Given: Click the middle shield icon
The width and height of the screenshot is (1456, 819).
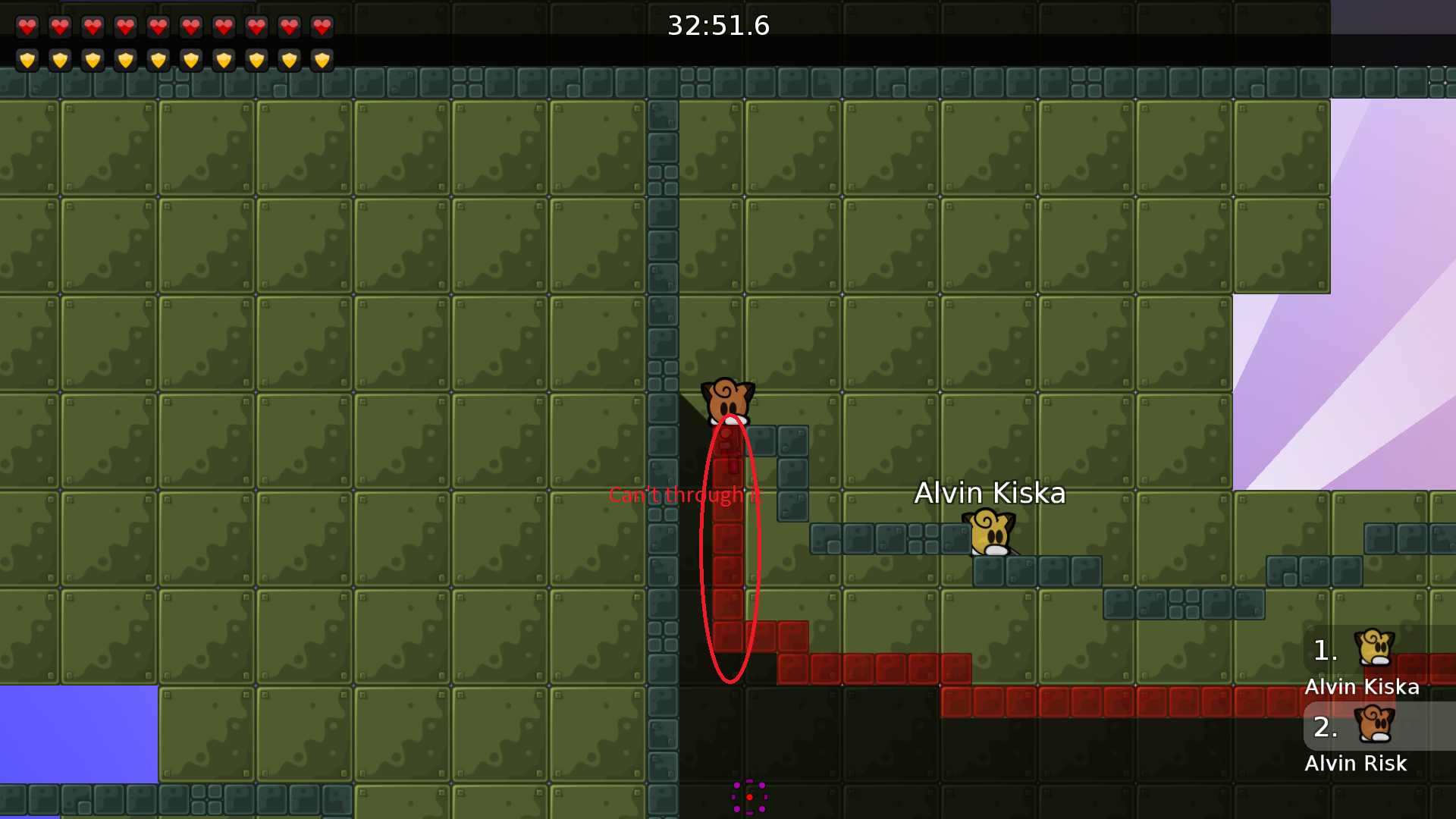Looking at the screenshot, I should point(158,60).
